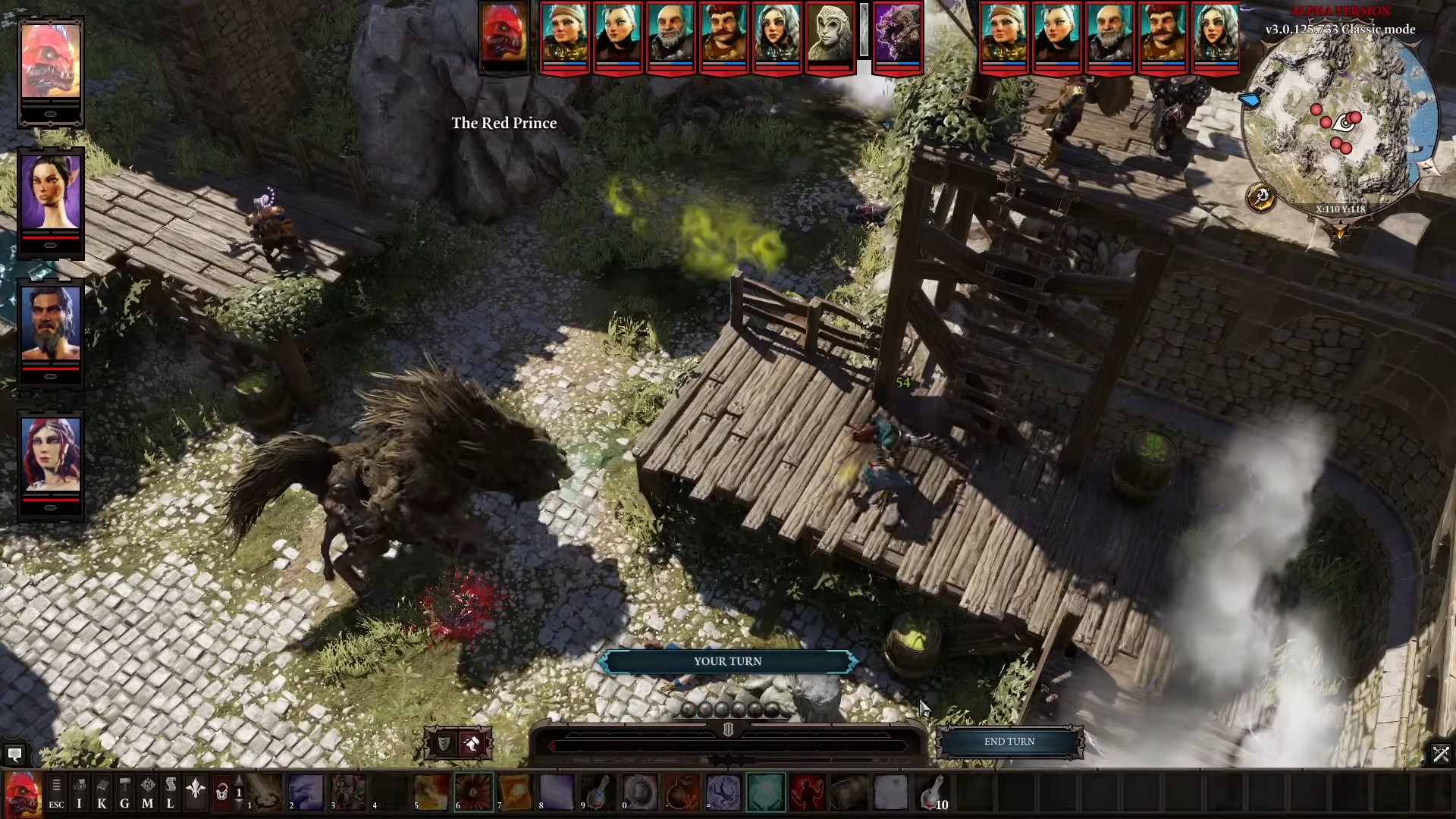Open the inventory with the I button
Screen dimensions: 1456x819
(x=79, y=793)
